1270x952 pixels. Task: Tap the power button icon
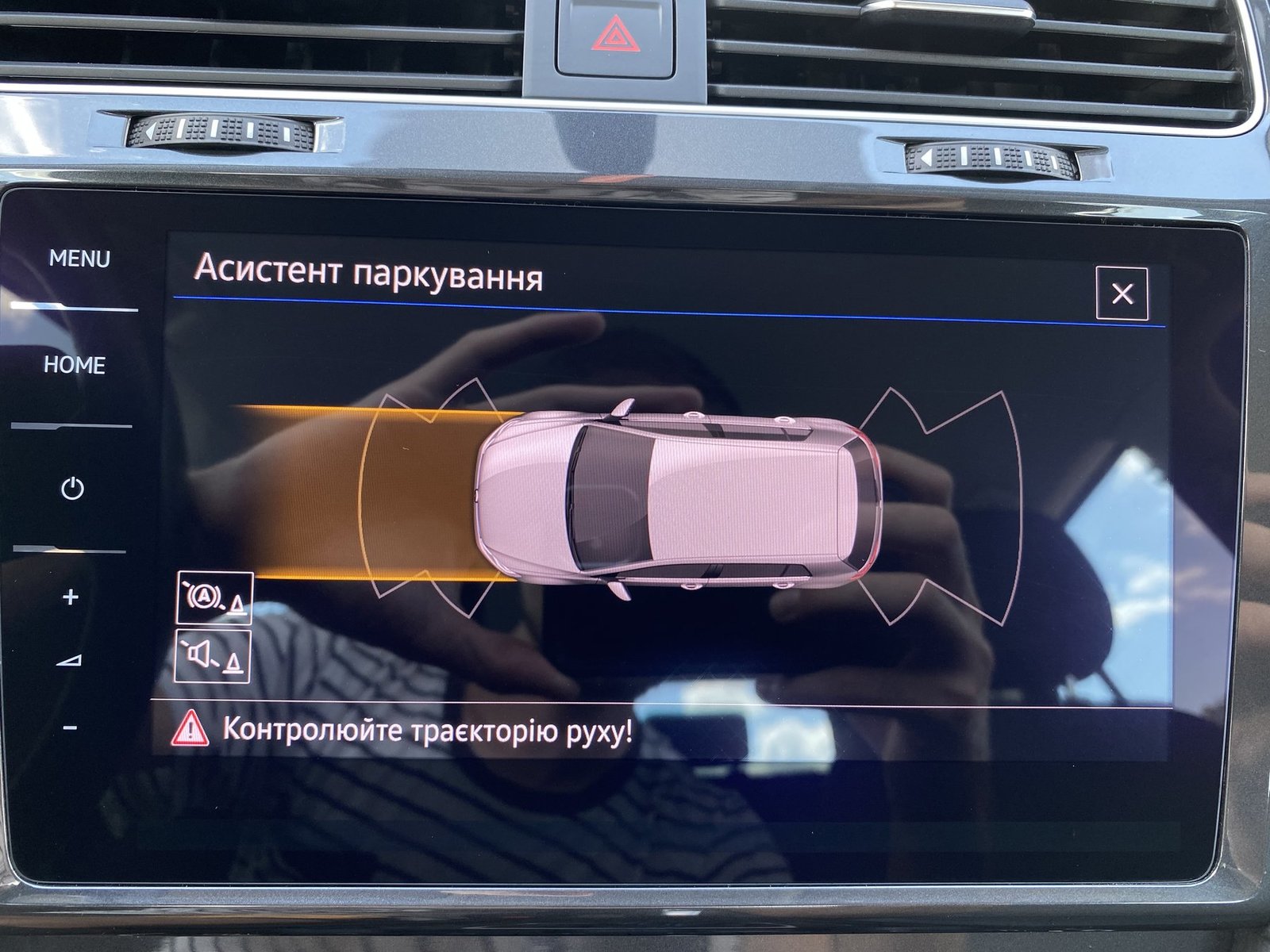click(72, 488)
